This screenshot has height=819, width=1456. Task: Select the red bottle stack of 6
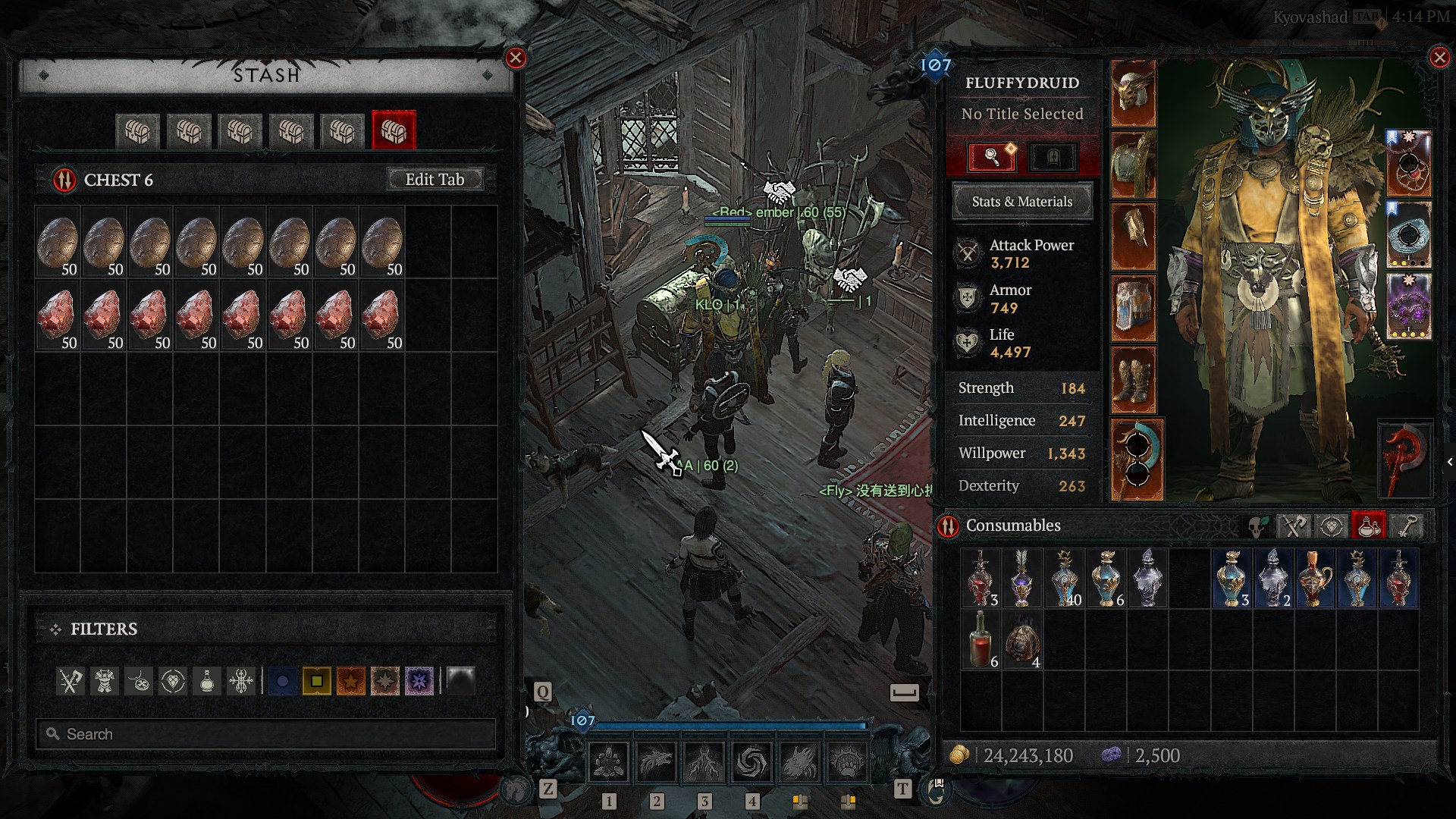pos(981,641)
